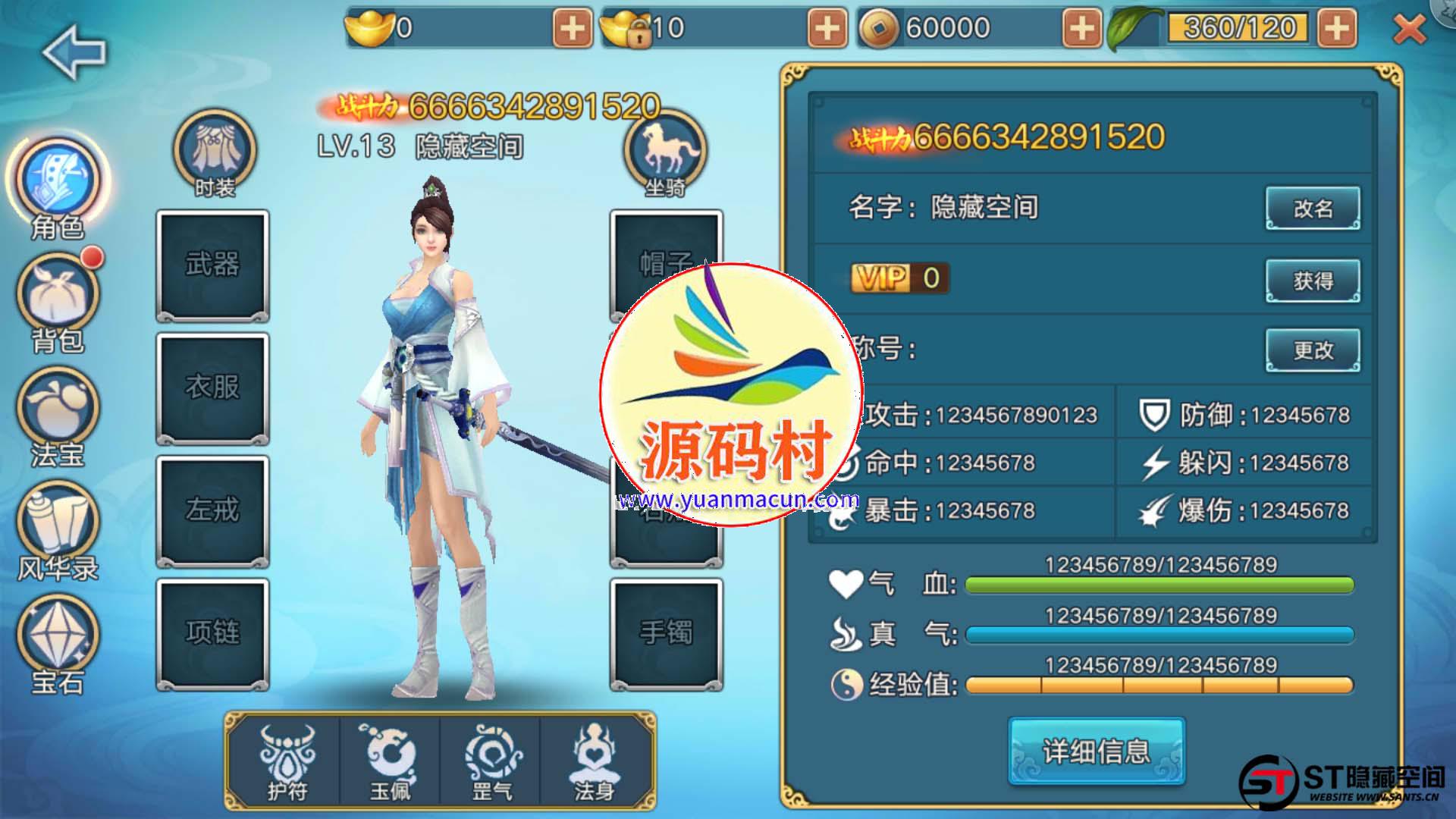The width and height of the screenshot is (1456, 819).
Task: Select the 武器 weapon equipment slot
Action: pyautogui.click(x=213, y=265)
